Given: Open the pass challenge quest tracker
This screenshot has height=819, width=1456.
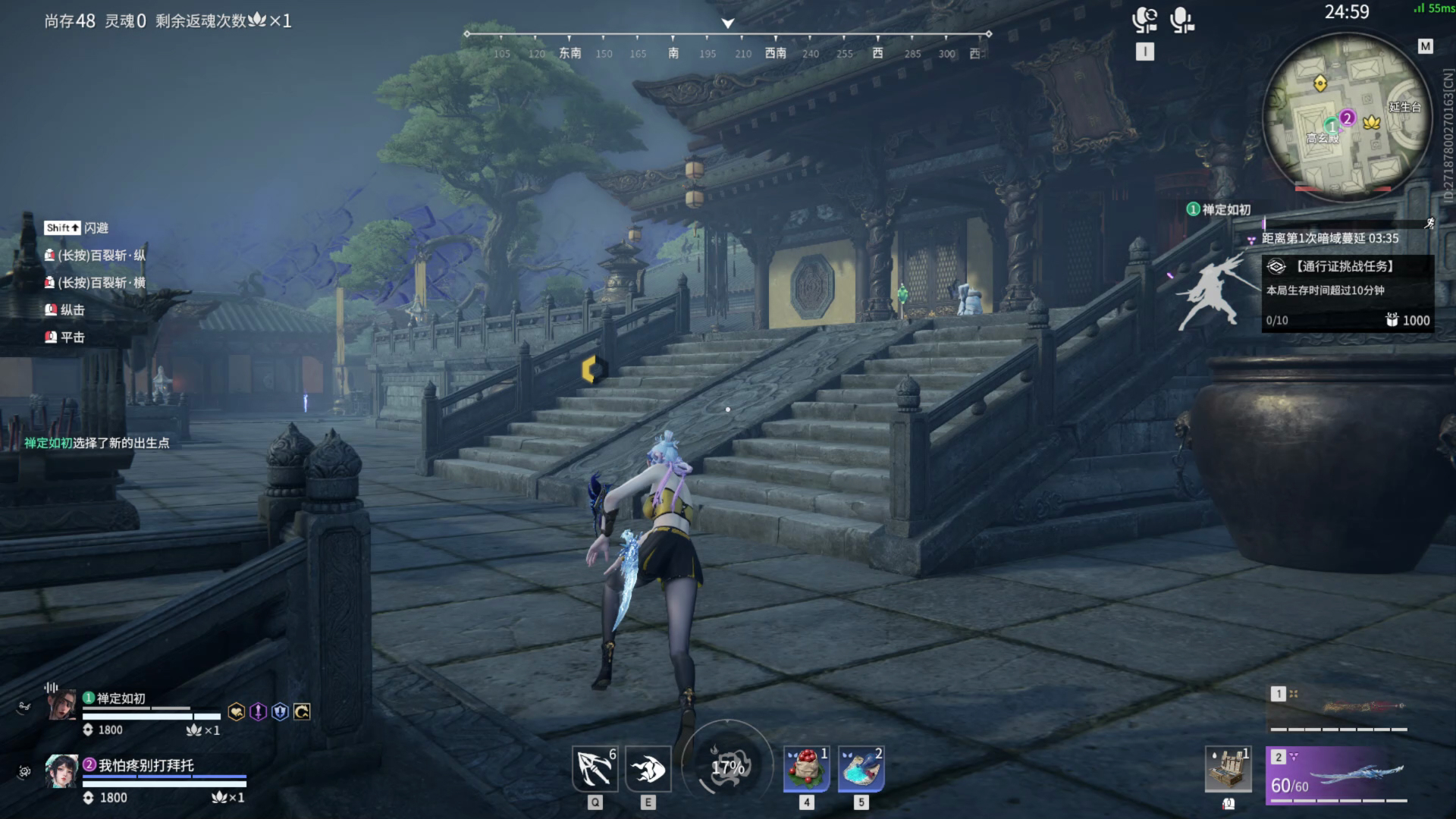Looking at the screenshot, I should 1347,292.
